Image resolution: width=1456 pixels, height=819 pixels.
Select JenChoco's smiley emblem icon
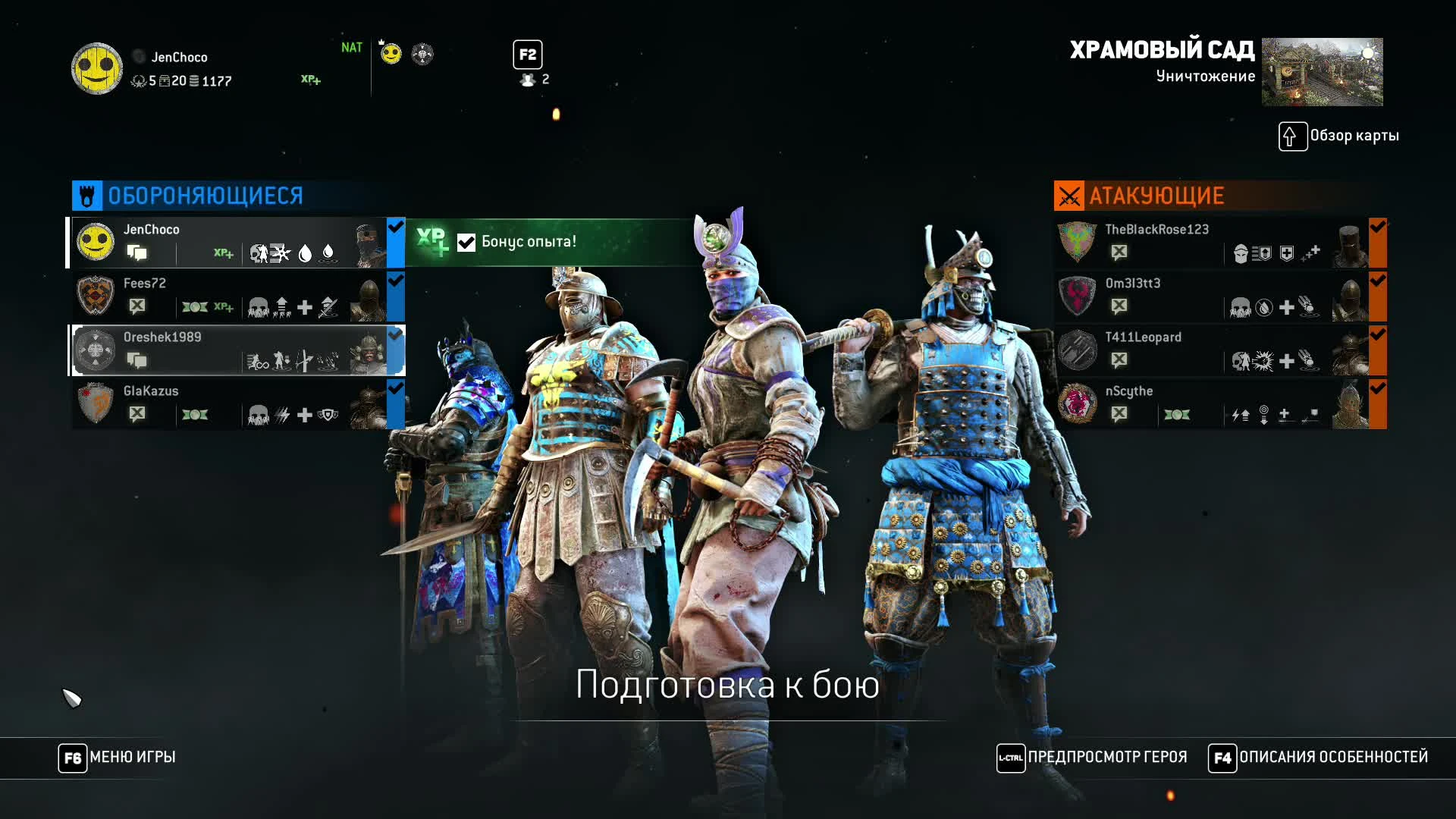96,241
